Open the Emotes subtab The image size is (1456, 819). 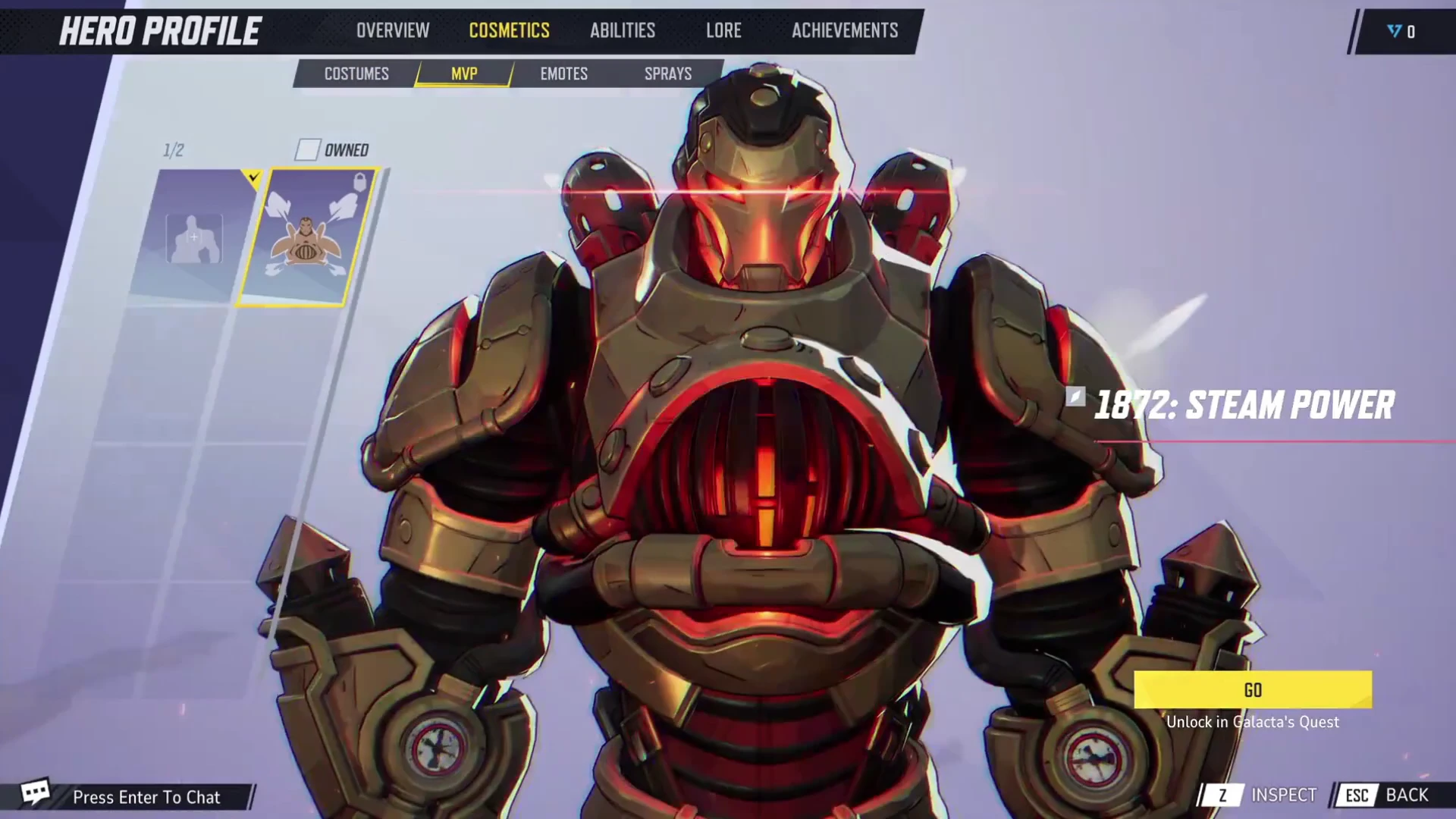tap(564, 74)
